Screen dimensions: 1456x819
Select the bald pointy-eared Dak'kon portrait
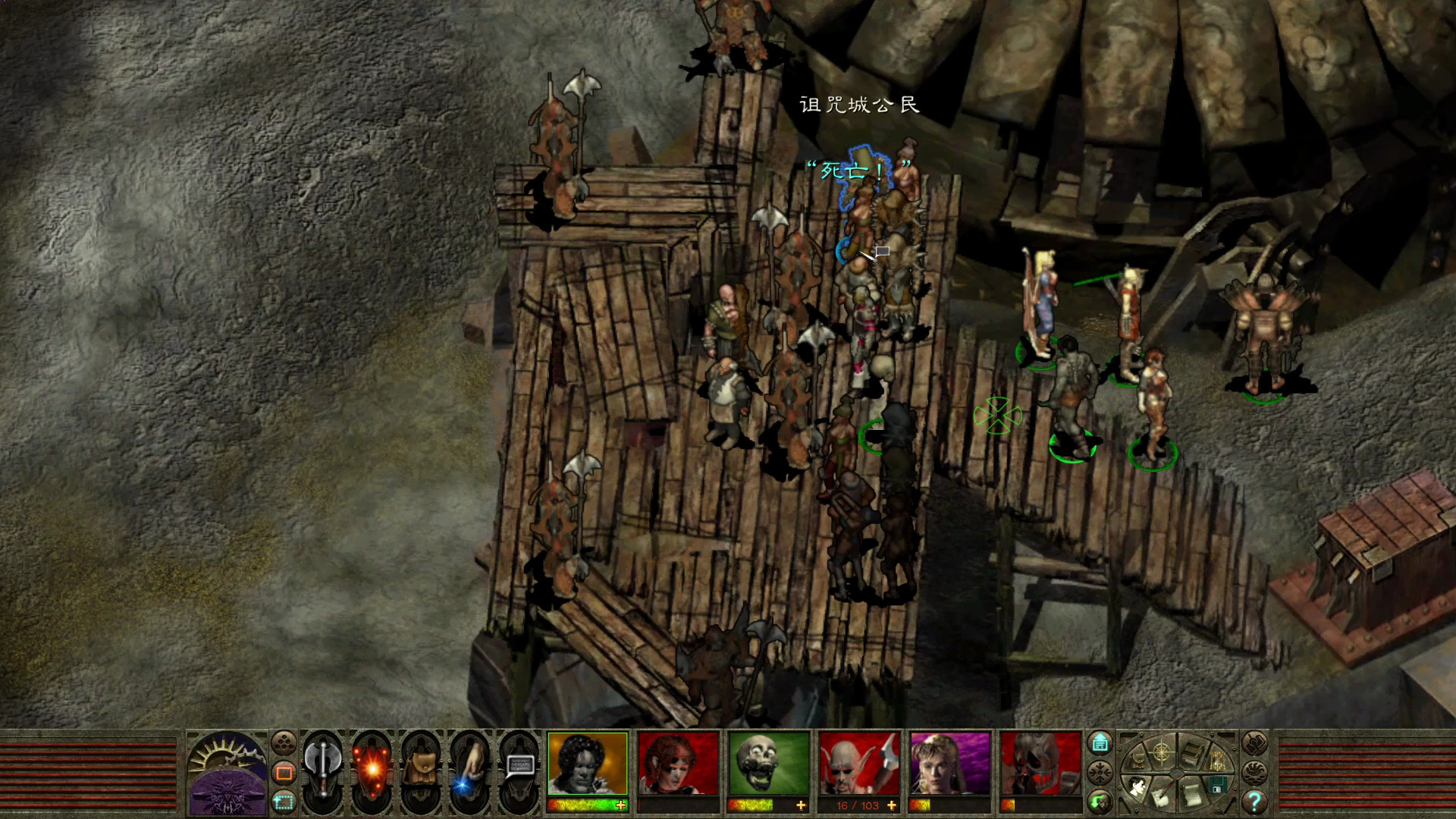click(858, 764)
